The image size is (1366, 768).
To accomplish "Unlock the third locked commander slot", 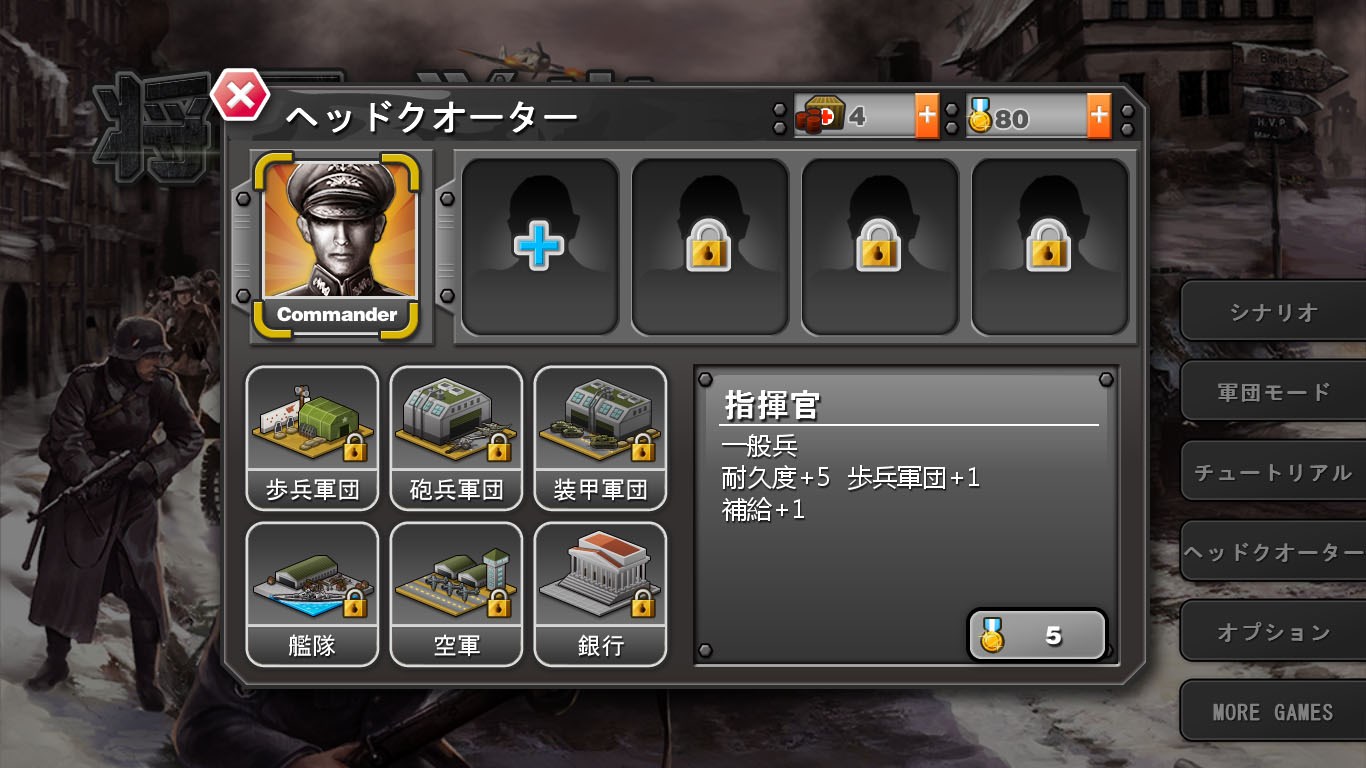I will tap(880, 245).
